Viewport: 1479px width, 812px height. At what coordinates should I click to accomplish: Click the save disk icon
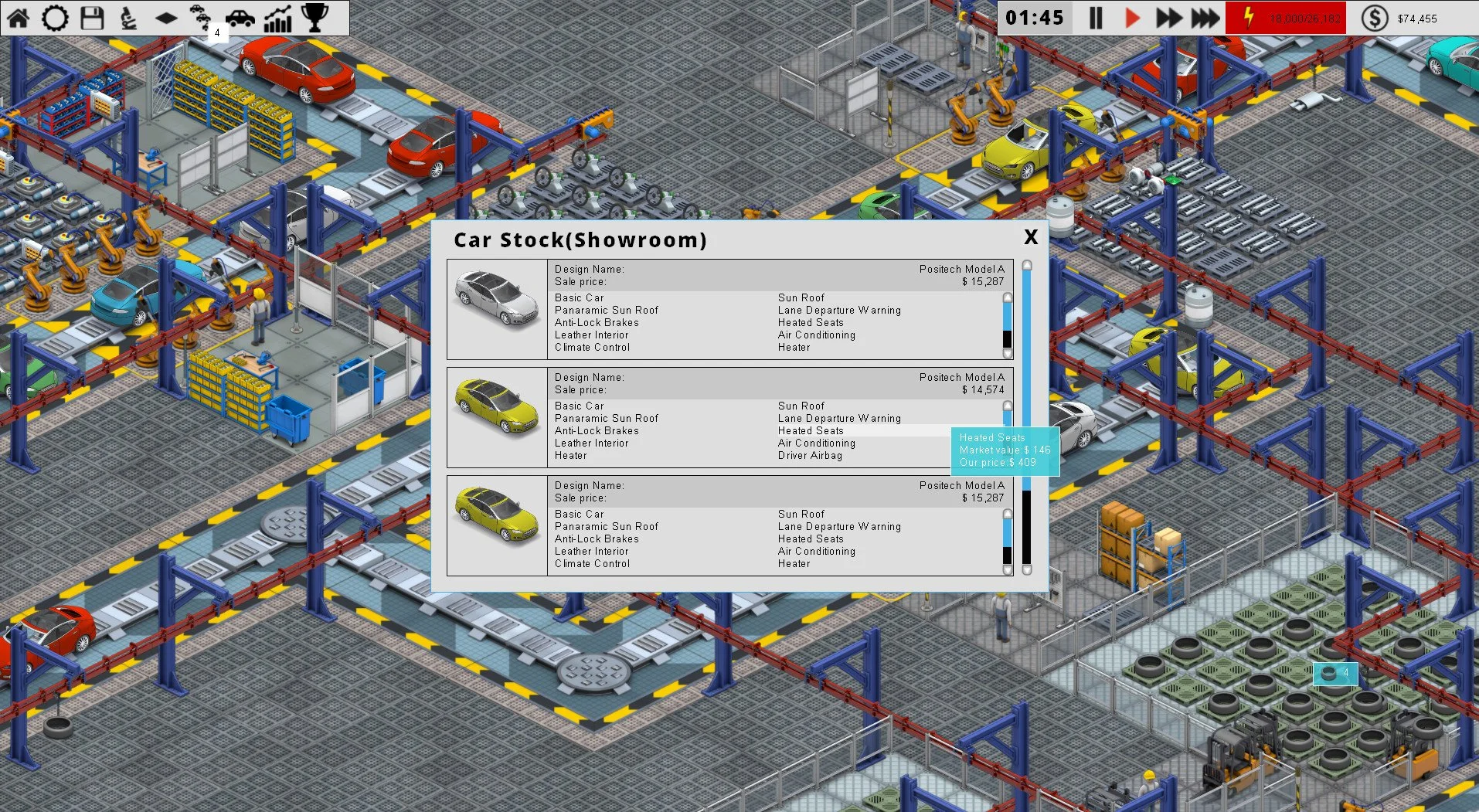(91, 17)
